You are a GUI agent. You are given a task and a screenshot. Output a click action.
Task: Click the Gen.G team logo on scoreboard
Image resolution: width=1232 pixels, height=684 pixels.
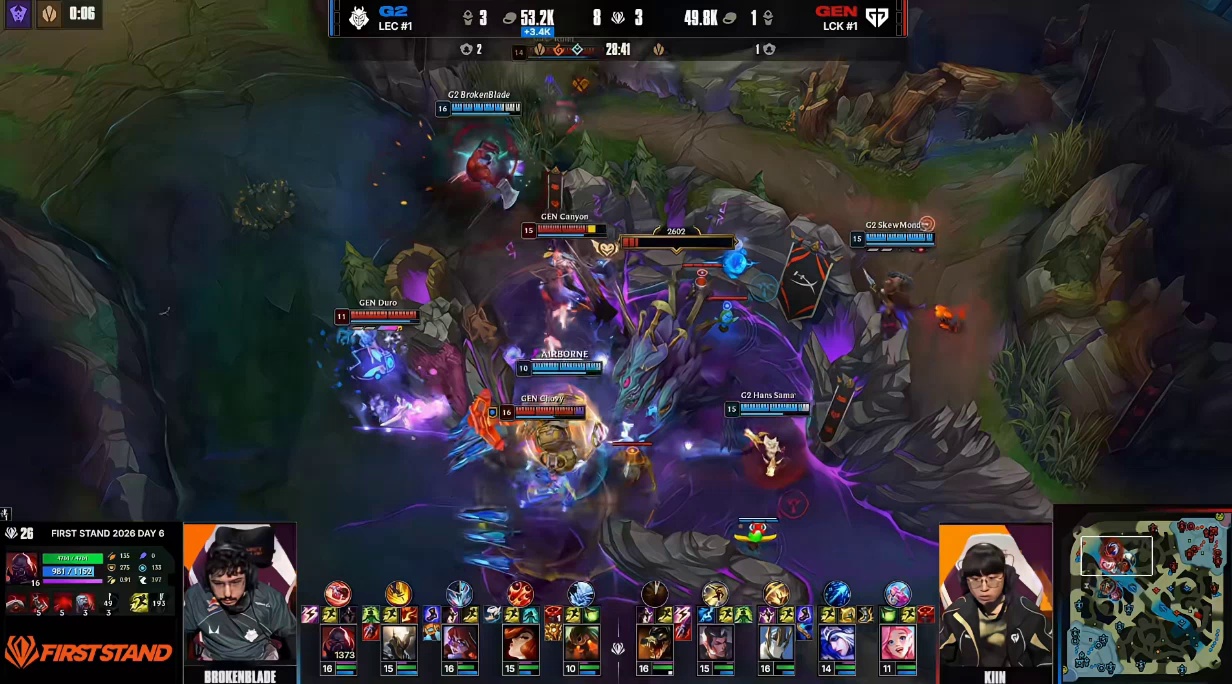coord(876,17)
